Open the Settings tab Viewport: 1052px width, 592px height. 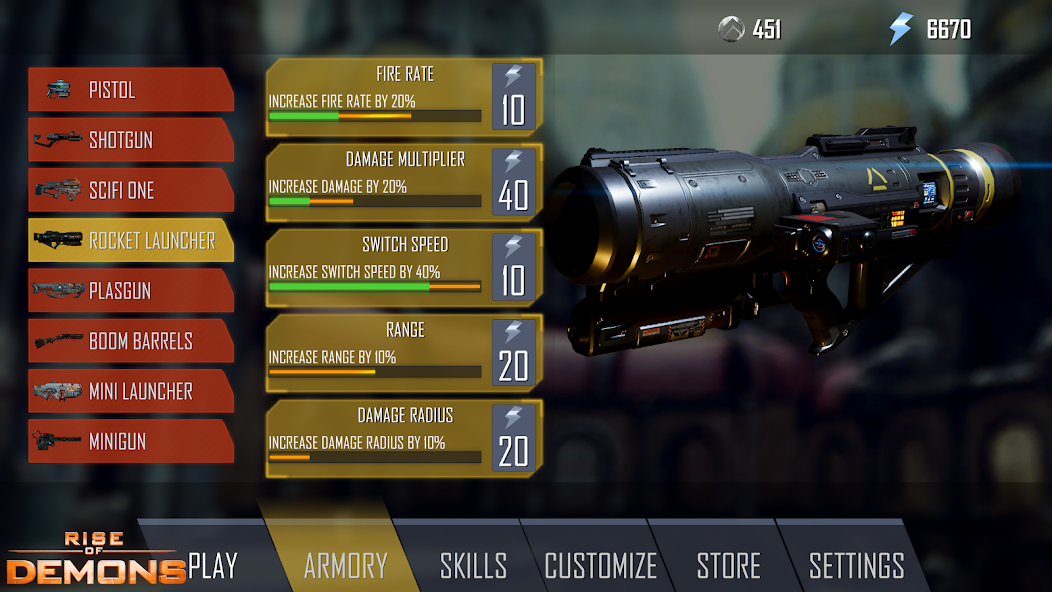click(x=856, y=565)
